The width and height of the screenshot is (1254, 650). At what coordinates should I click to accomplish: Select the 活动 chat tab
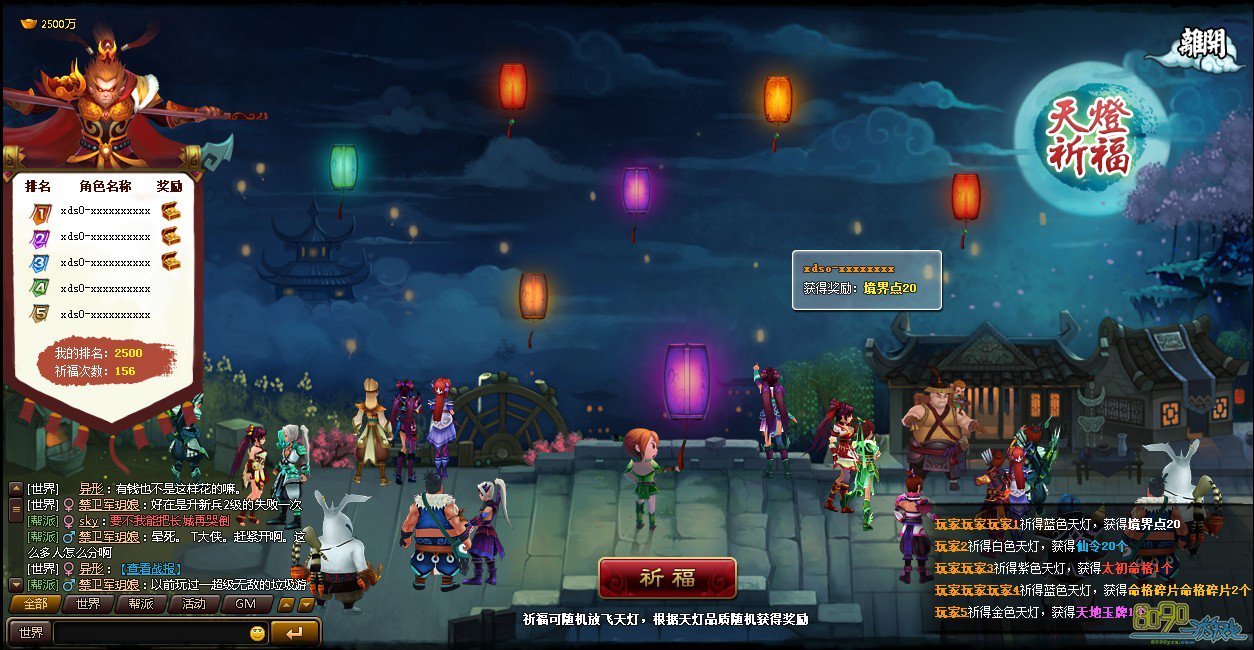[193, 604]
